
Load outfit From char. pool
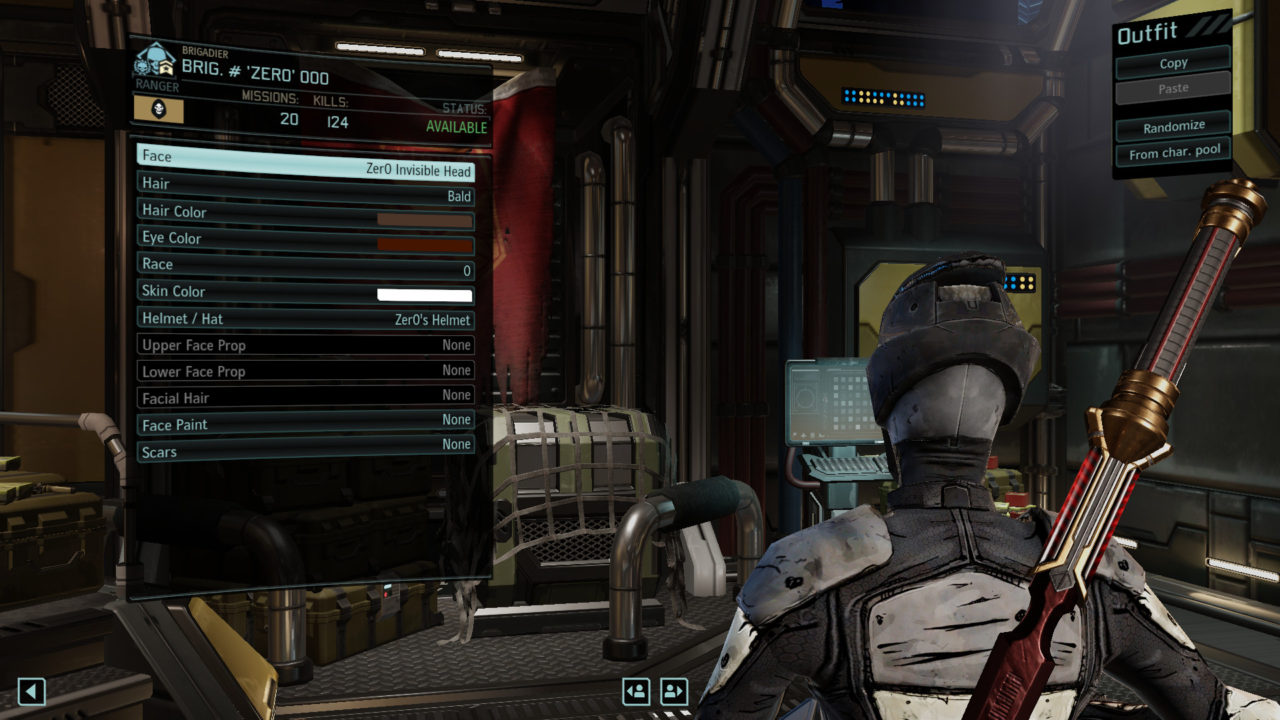click(1173, 154)
